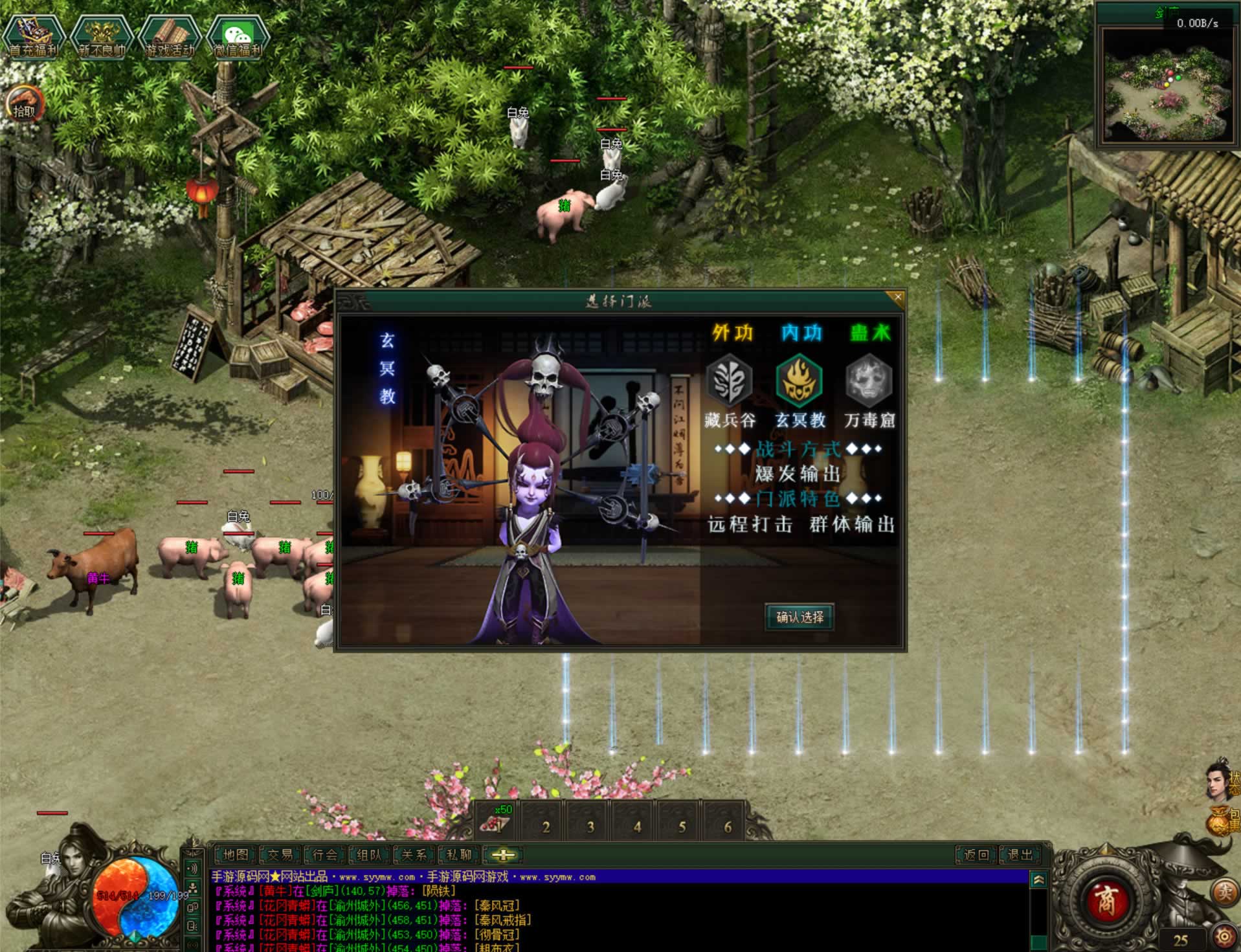Select the 藏兵谷 sect emblem
Image resolution: width=1241 pixels, height=952 pixels.
[729, 381]
